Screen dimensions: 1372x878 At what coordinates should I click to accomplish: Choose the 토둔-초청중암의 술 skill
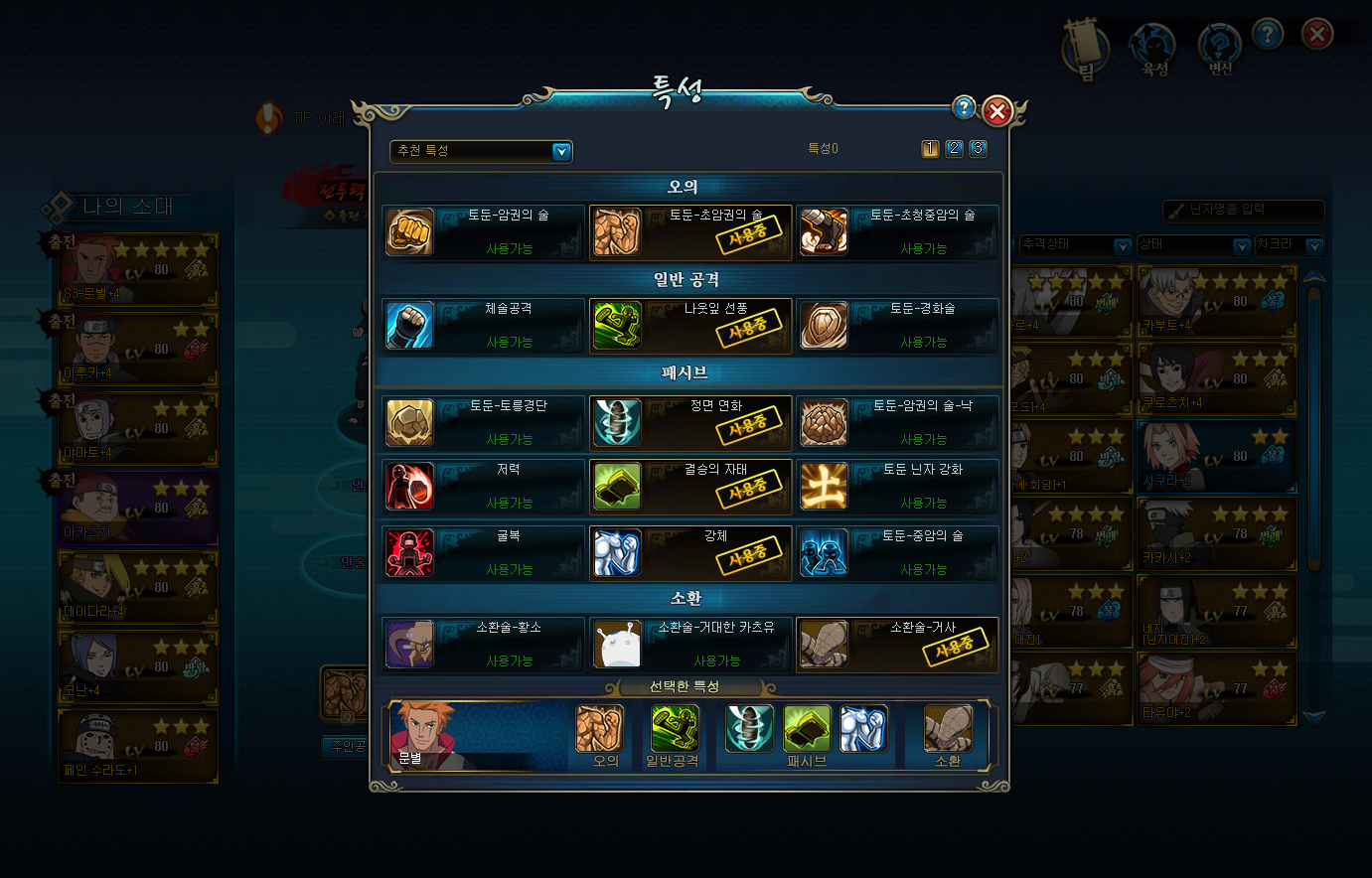[897, 232]
